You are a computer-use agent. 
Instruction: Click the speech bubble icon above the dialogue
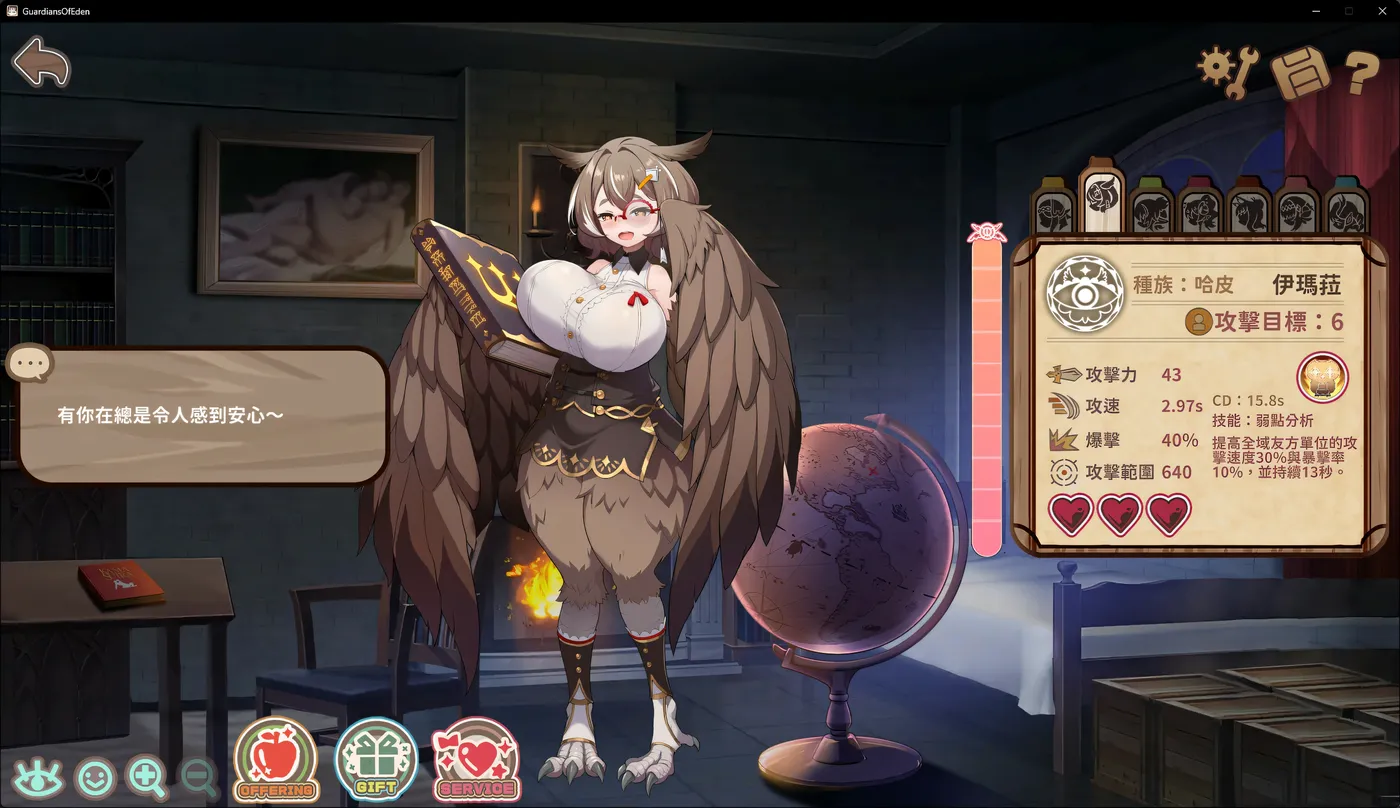(x=28, y=362)
